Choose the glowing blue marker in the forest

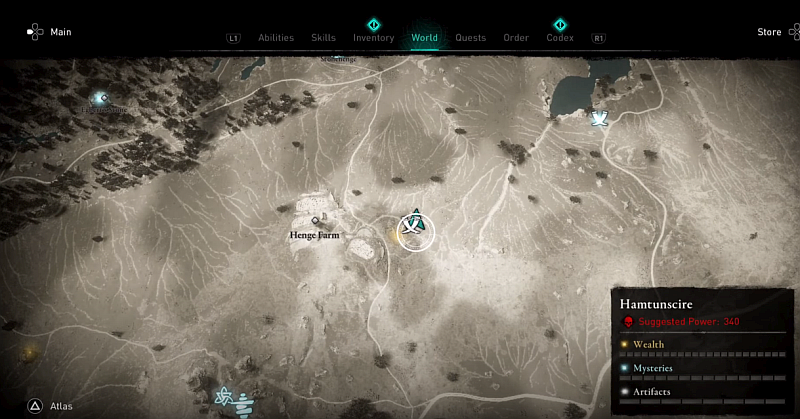pos(102,98)
